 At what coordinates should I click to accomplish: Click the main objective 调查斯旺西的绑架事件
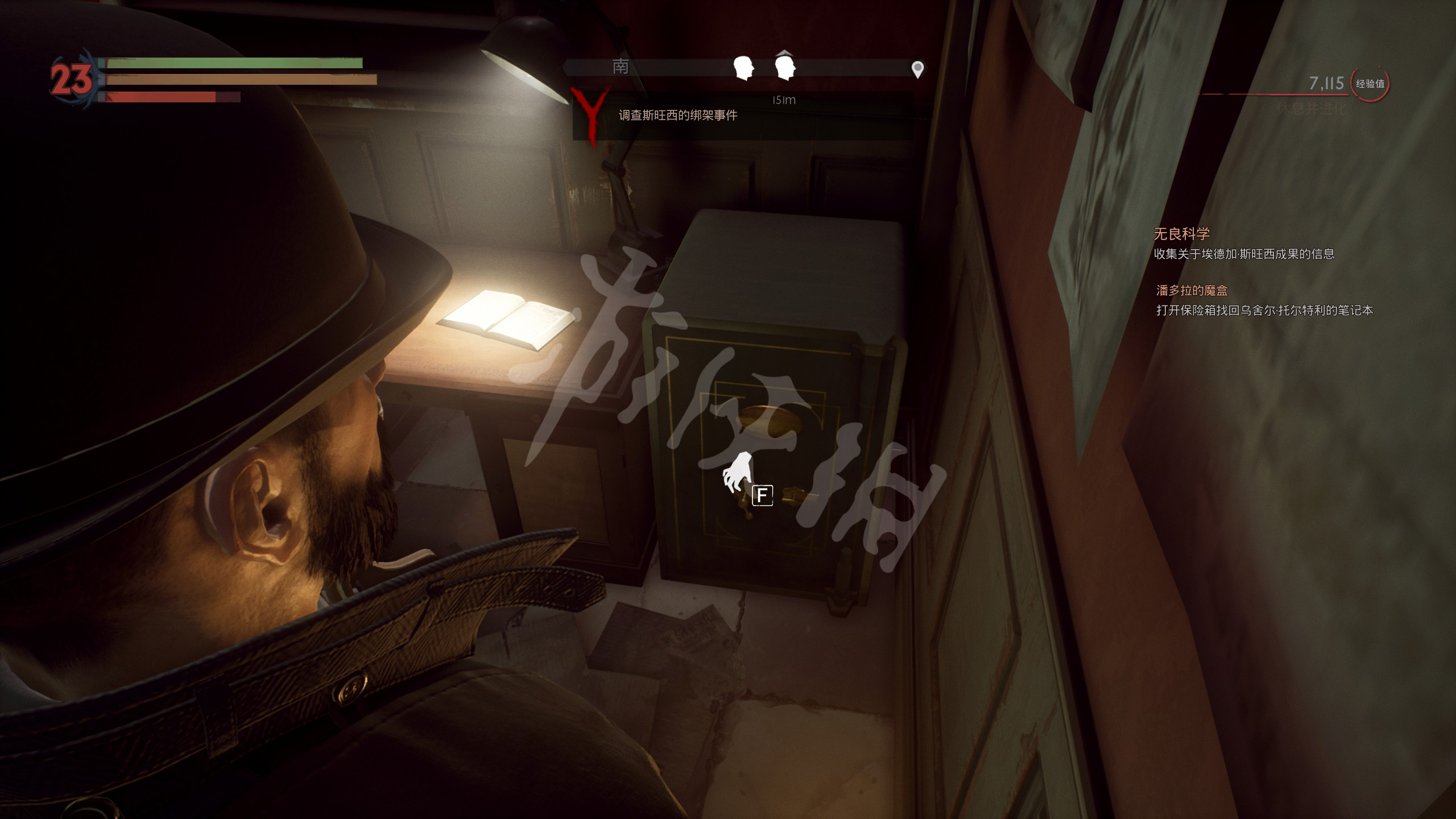point(677,115)
